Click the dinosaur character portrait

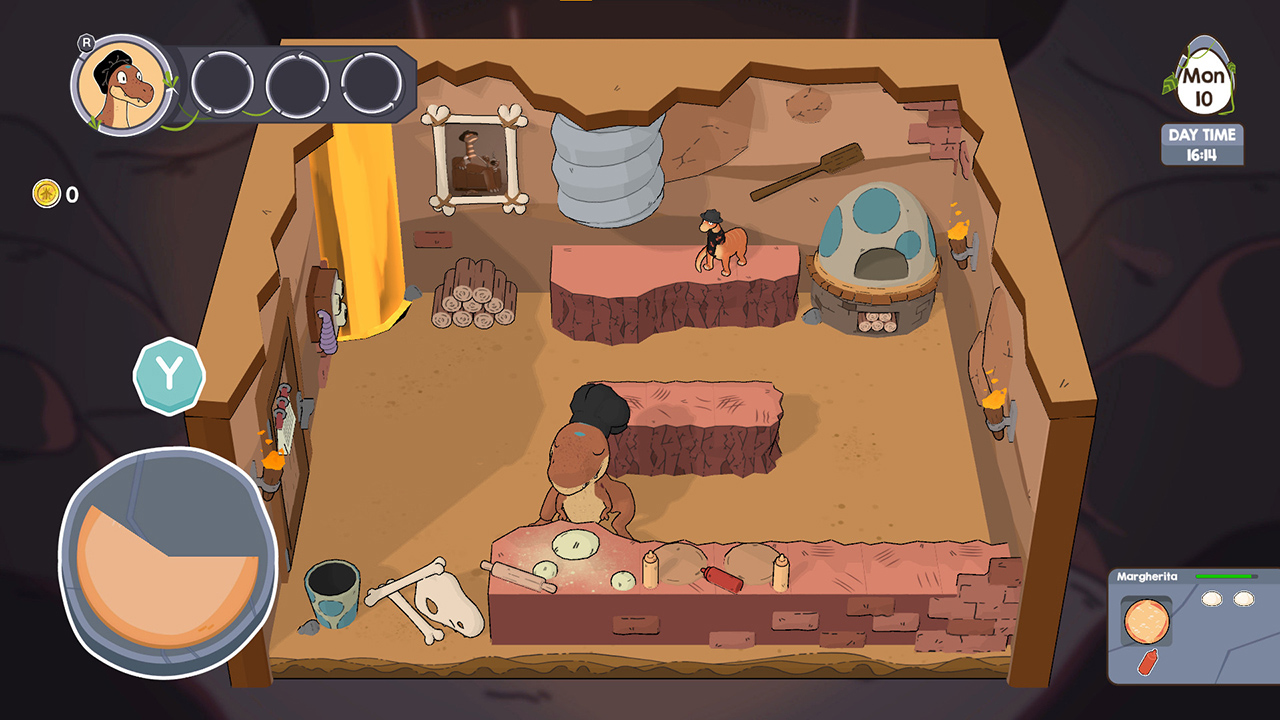120,85
